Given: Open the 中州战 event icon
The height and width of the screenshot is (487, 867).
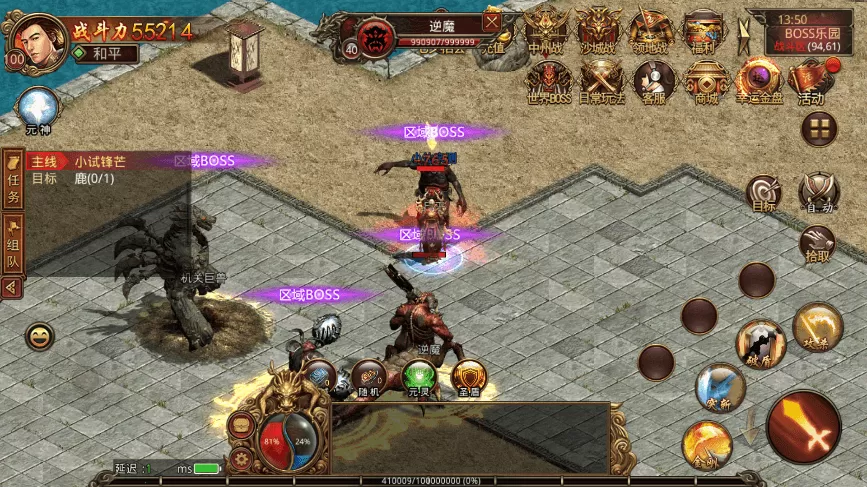Looking at the screenshot, I should 546,28.
